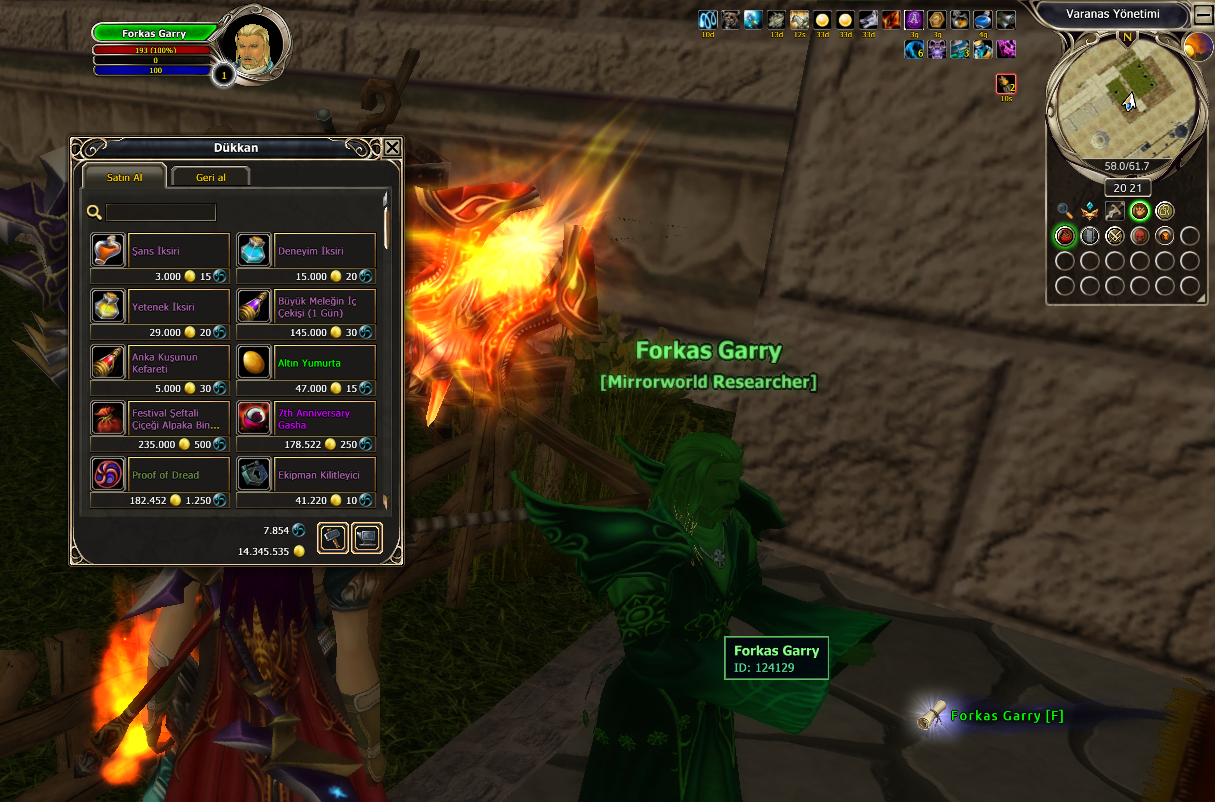1215x802 pixels.
Task: Select the Ekipman Kilitleyici item
Action: (x=254, y=474)
